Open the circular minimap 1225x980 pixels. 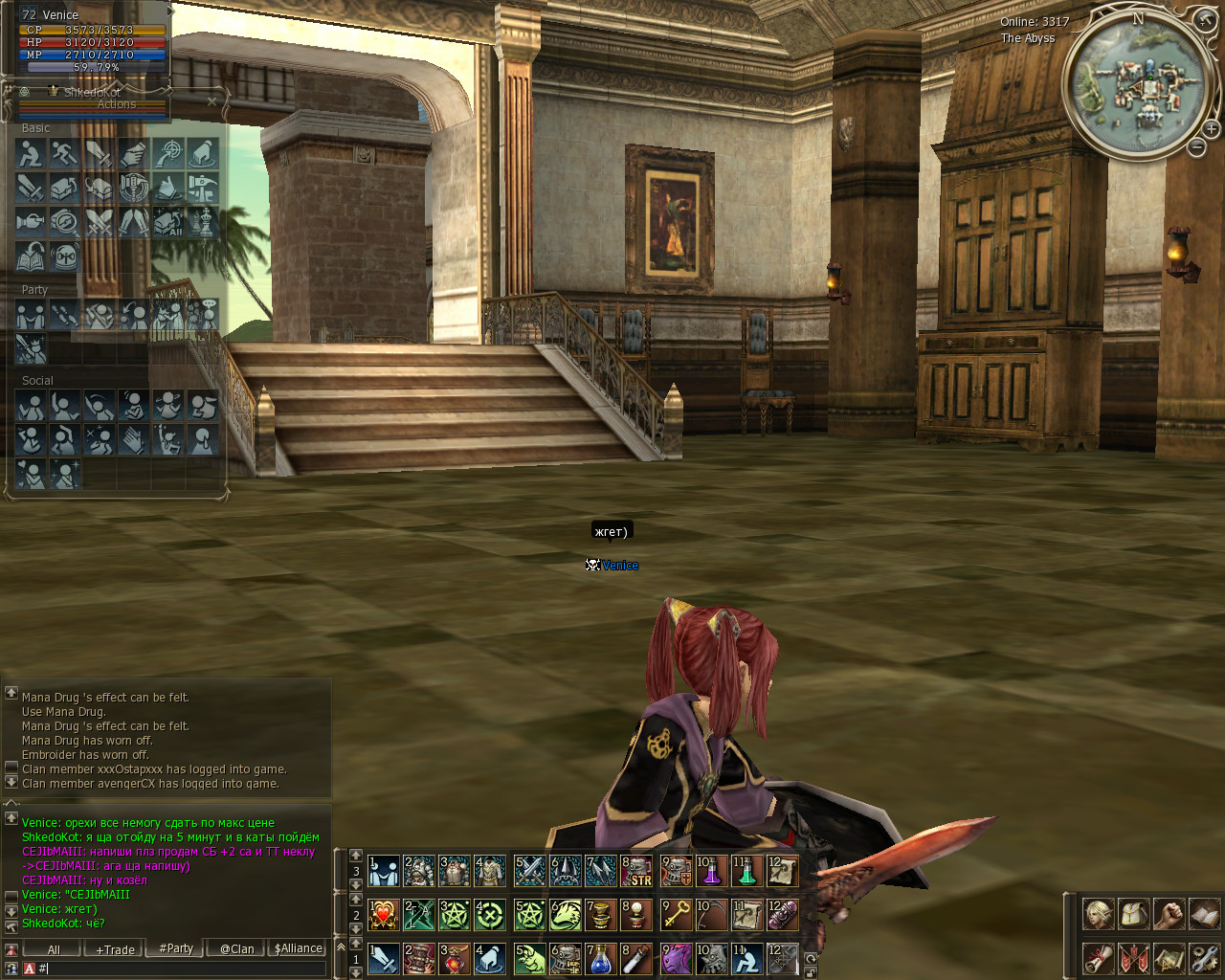1136,86
